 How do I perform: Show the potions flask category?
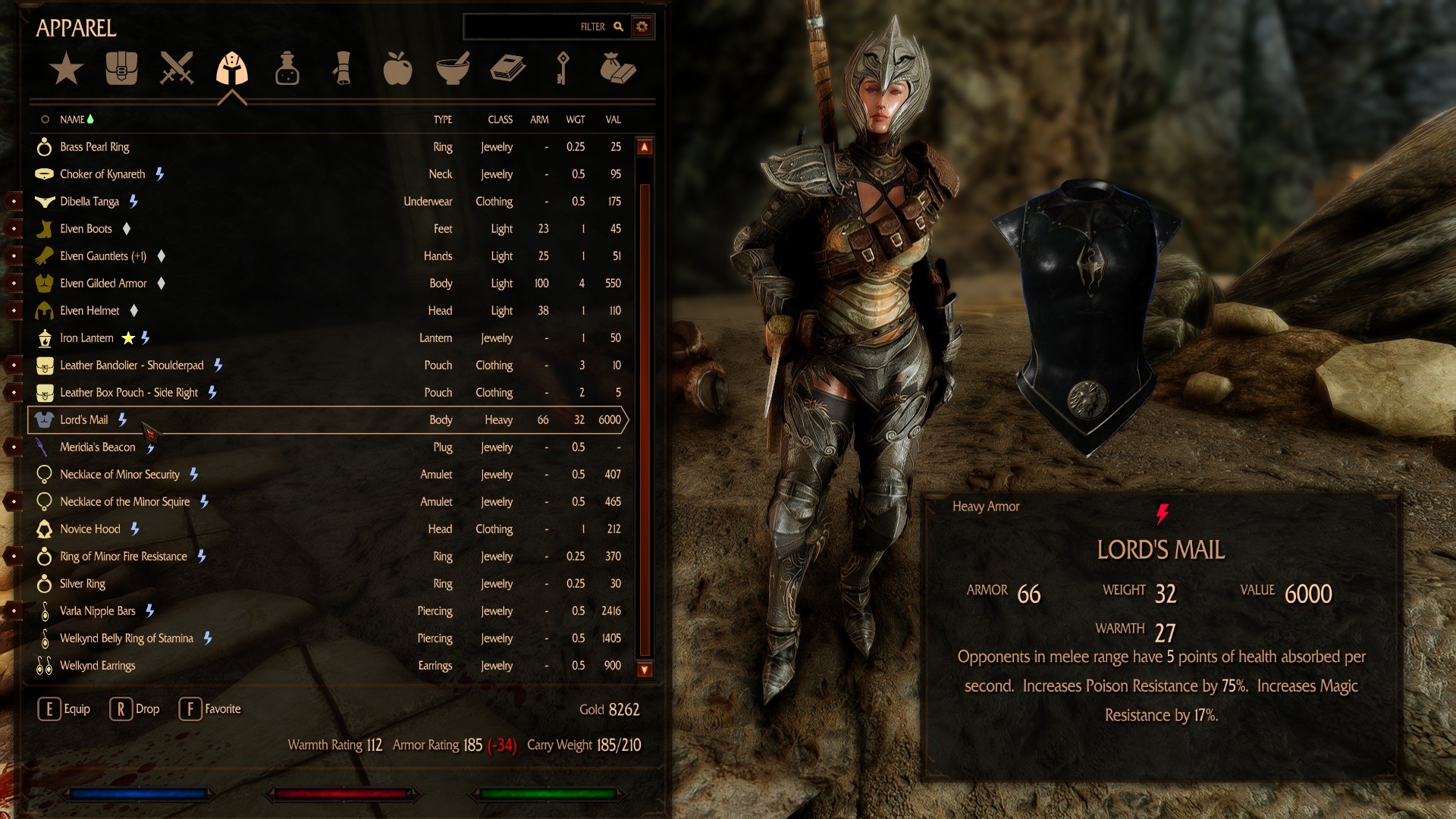[x=287, y=68]
